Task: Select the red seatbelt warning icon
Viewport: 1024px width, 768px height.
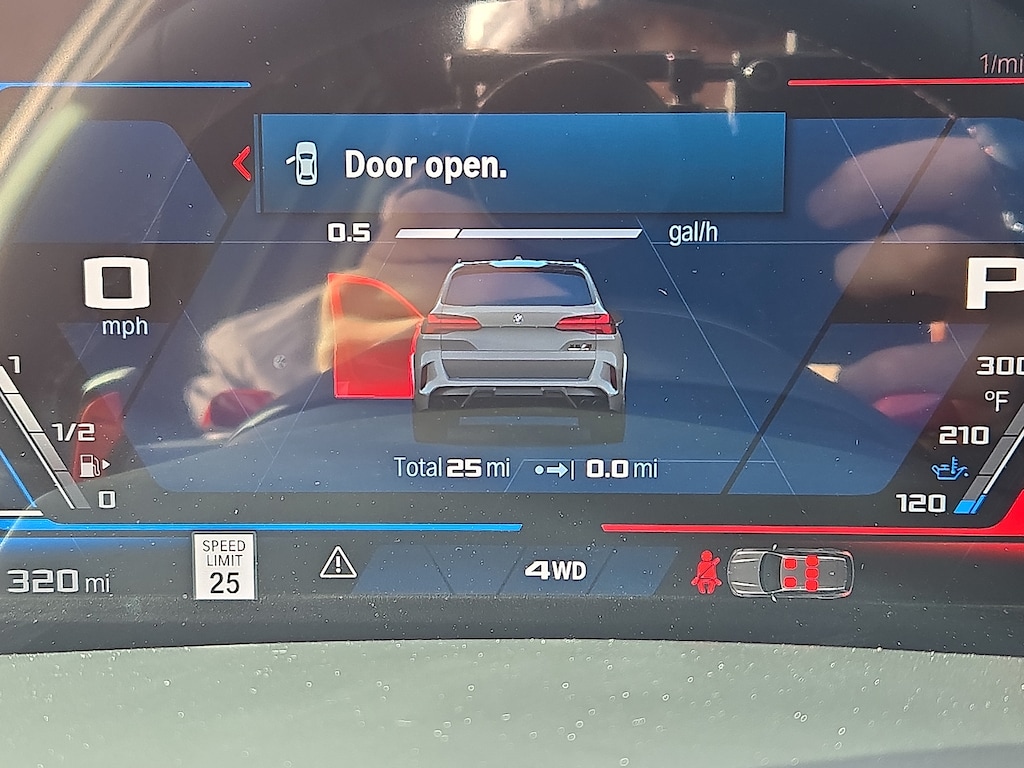Action: (x=706, y=572)
